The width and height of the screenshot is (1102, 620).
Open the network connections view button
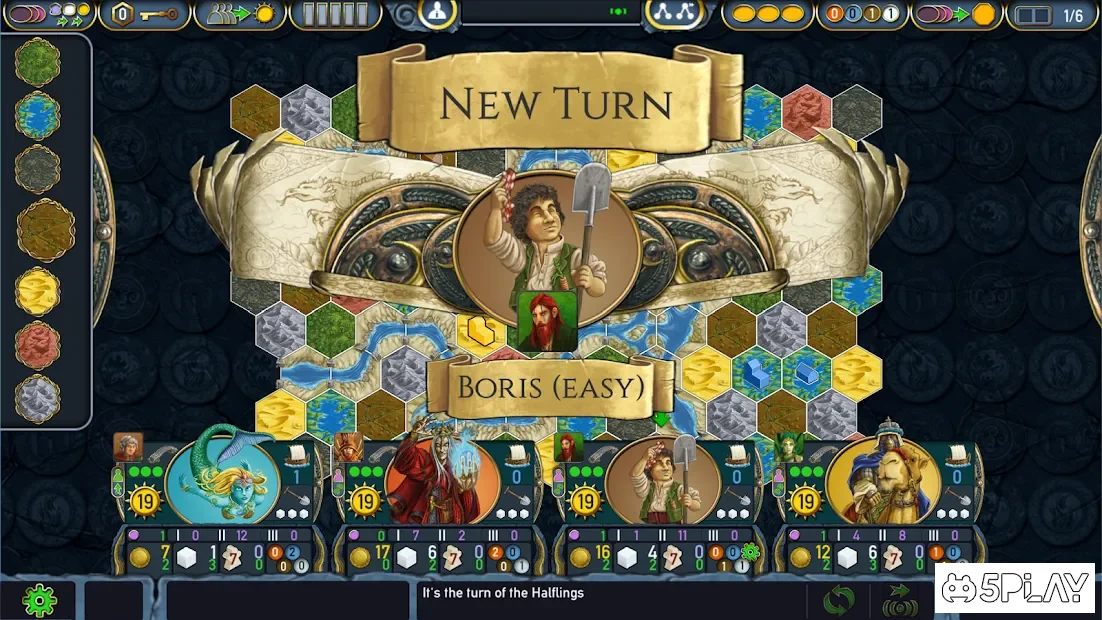point(673,12)
